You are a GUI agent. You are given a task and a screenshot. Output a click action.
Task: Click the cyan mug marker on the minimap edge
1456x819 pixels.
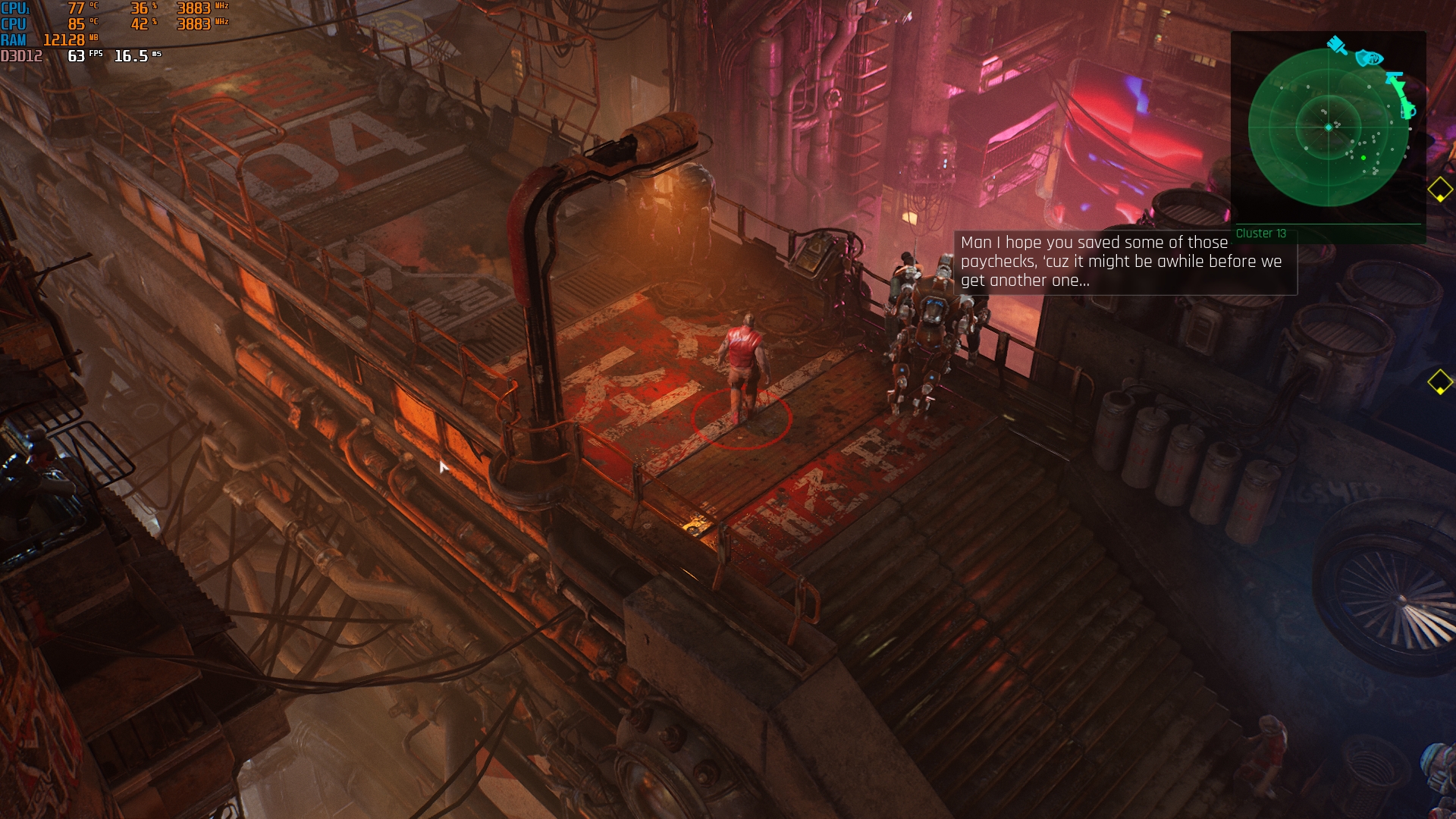(x=1408, y=111)
